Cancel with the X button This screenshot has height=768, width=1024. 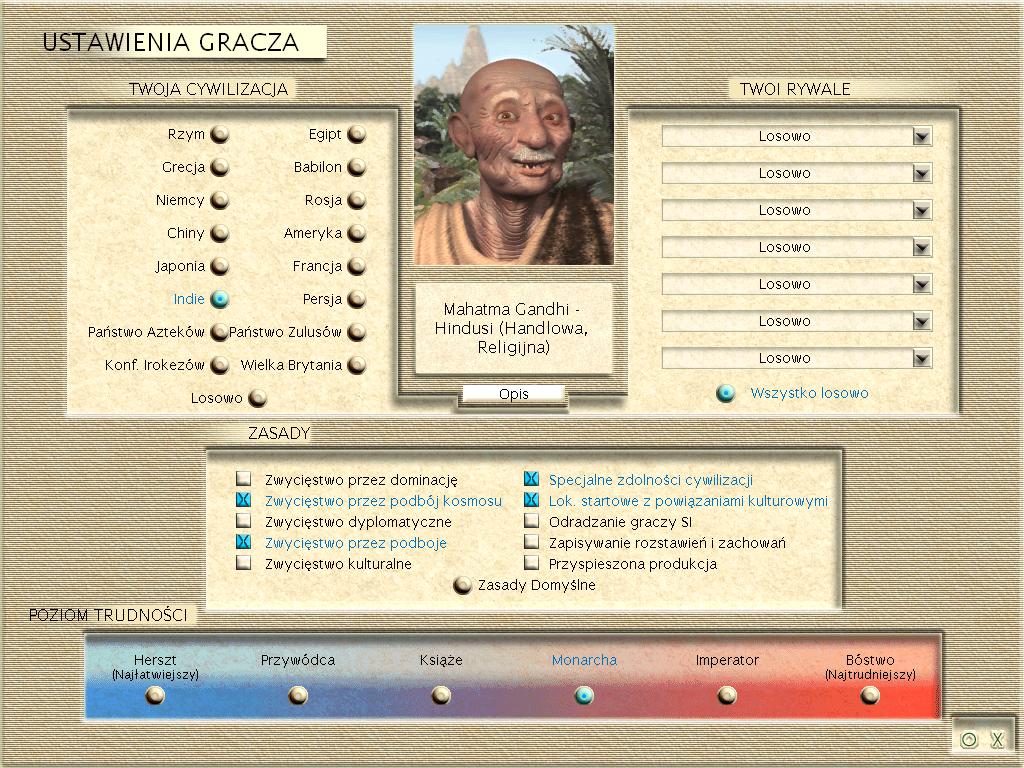pyautogui.click(x=997, y=740)
